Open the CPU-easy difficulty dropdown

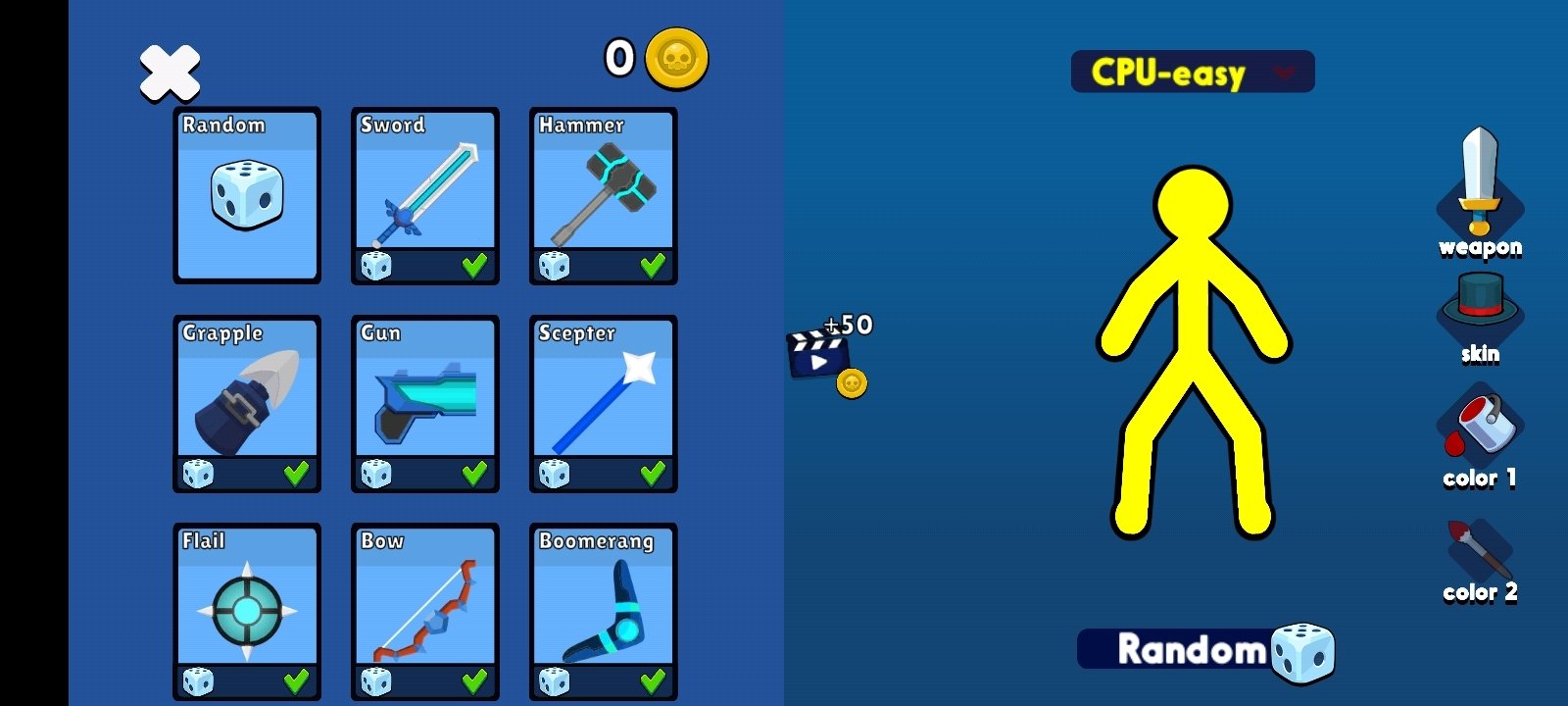tap(1193, 73)
